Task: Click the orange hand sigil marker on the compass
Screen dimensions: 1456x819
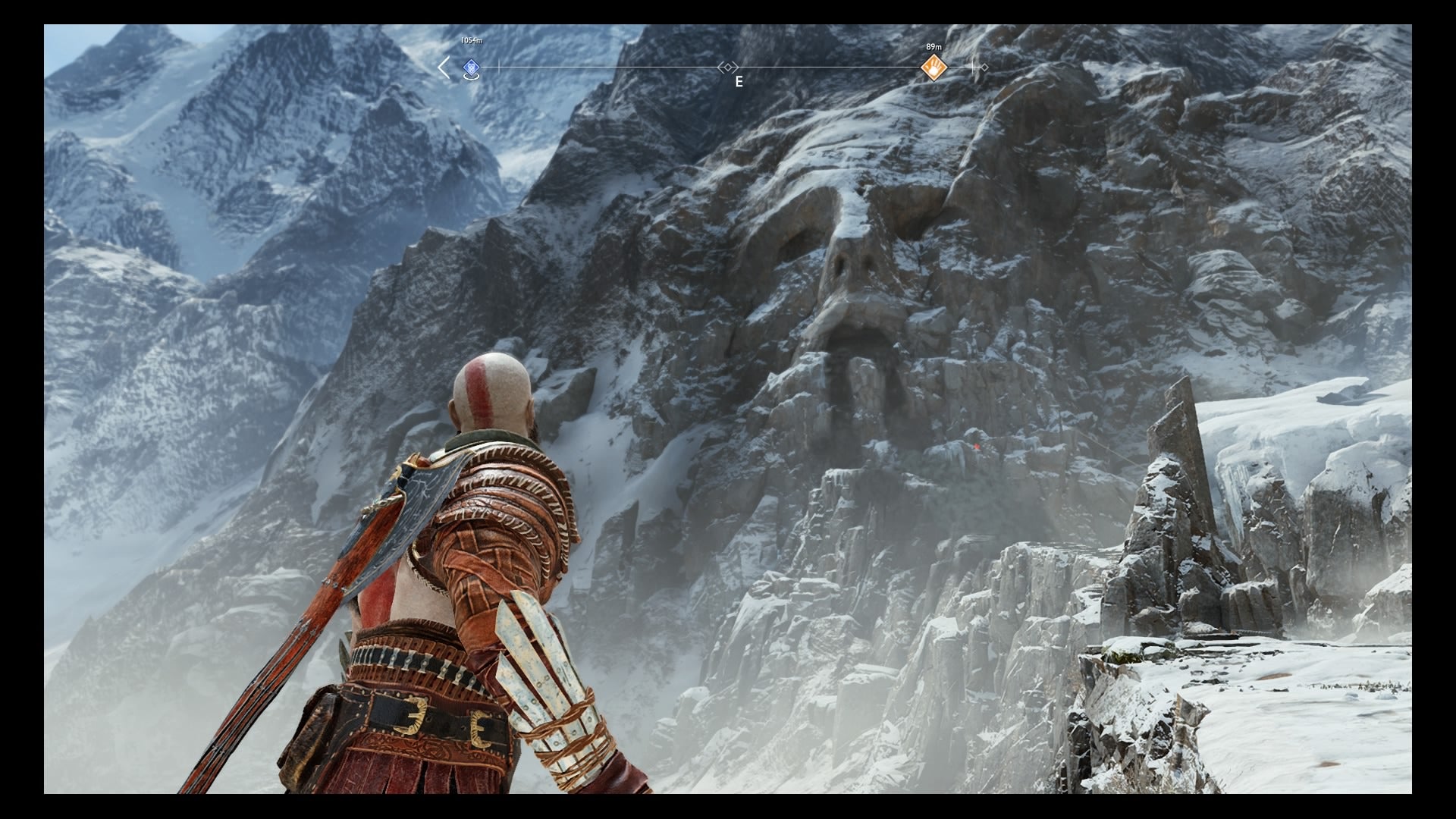Action: (x=934, y=67)
